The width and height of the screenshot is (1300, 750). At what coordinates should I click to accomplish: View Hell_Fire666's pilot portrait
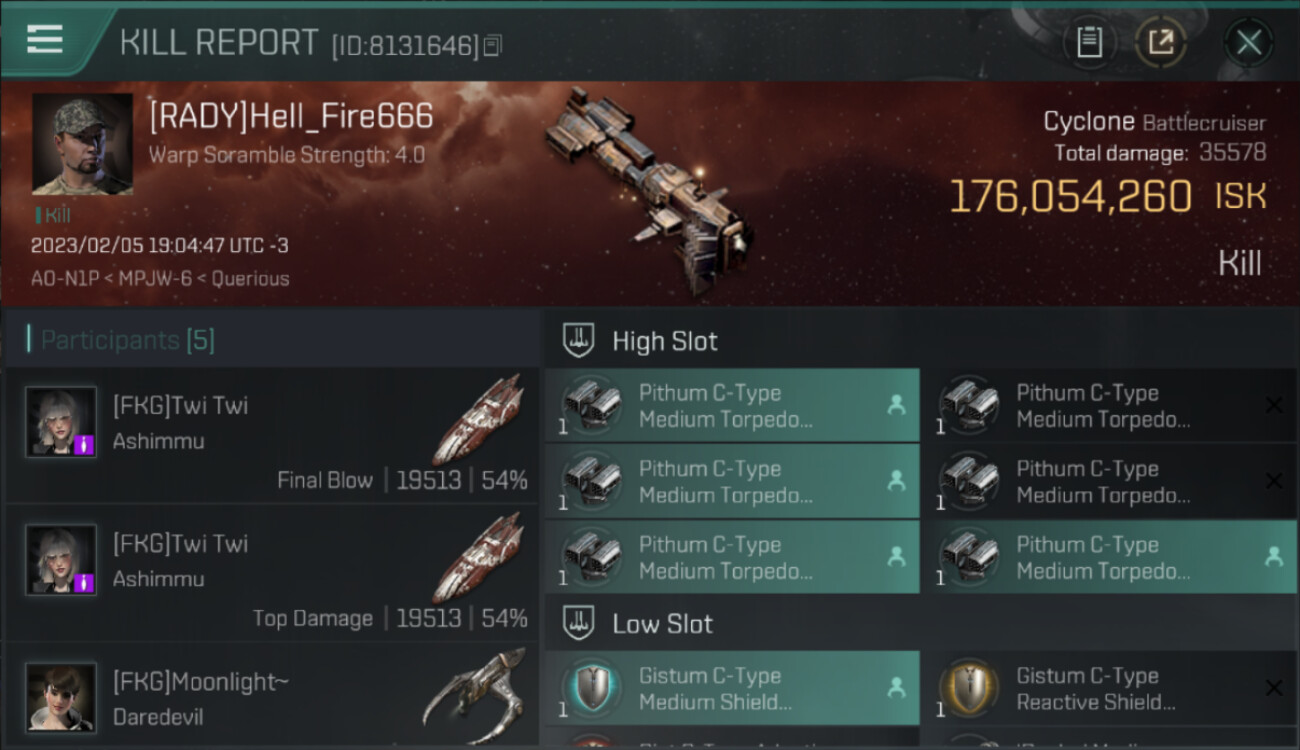[x=82, y=144]
